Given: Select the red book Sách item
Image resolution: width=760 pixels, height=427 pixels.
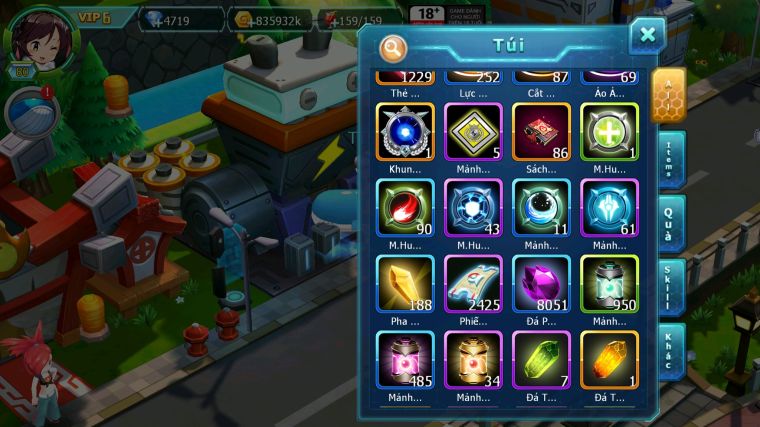Looking at the screenshot, I should click(541, 132).
